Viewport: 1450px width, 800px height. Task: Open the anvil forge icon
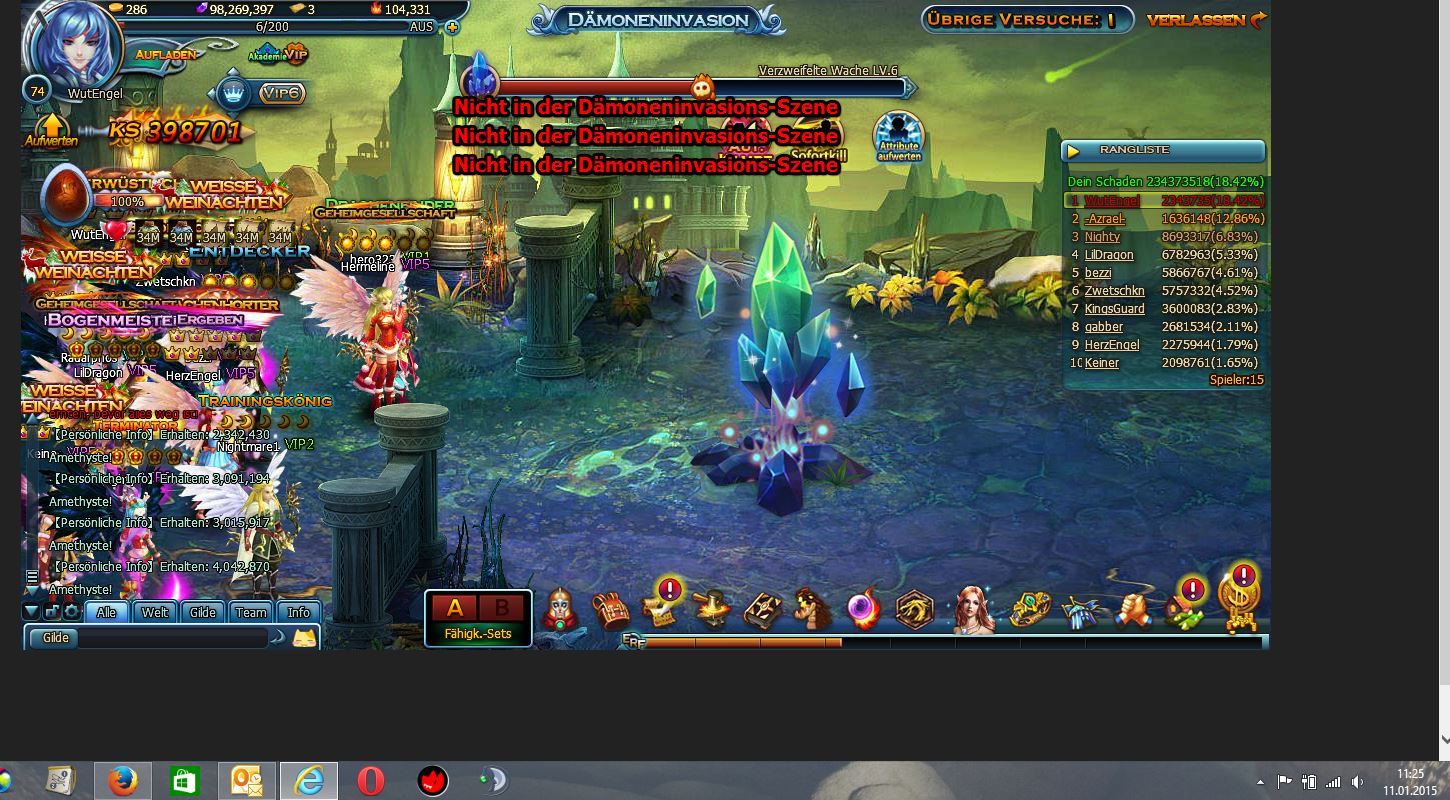(x=712, y=609)
